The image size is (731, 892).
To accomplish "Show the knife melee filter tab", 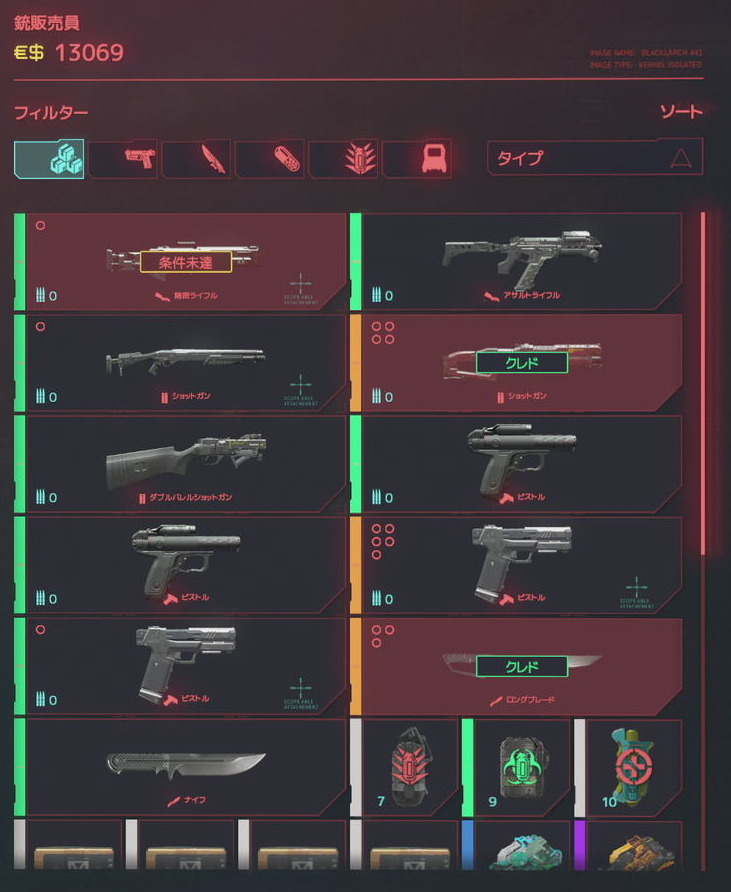I will (x=197, y=159).
